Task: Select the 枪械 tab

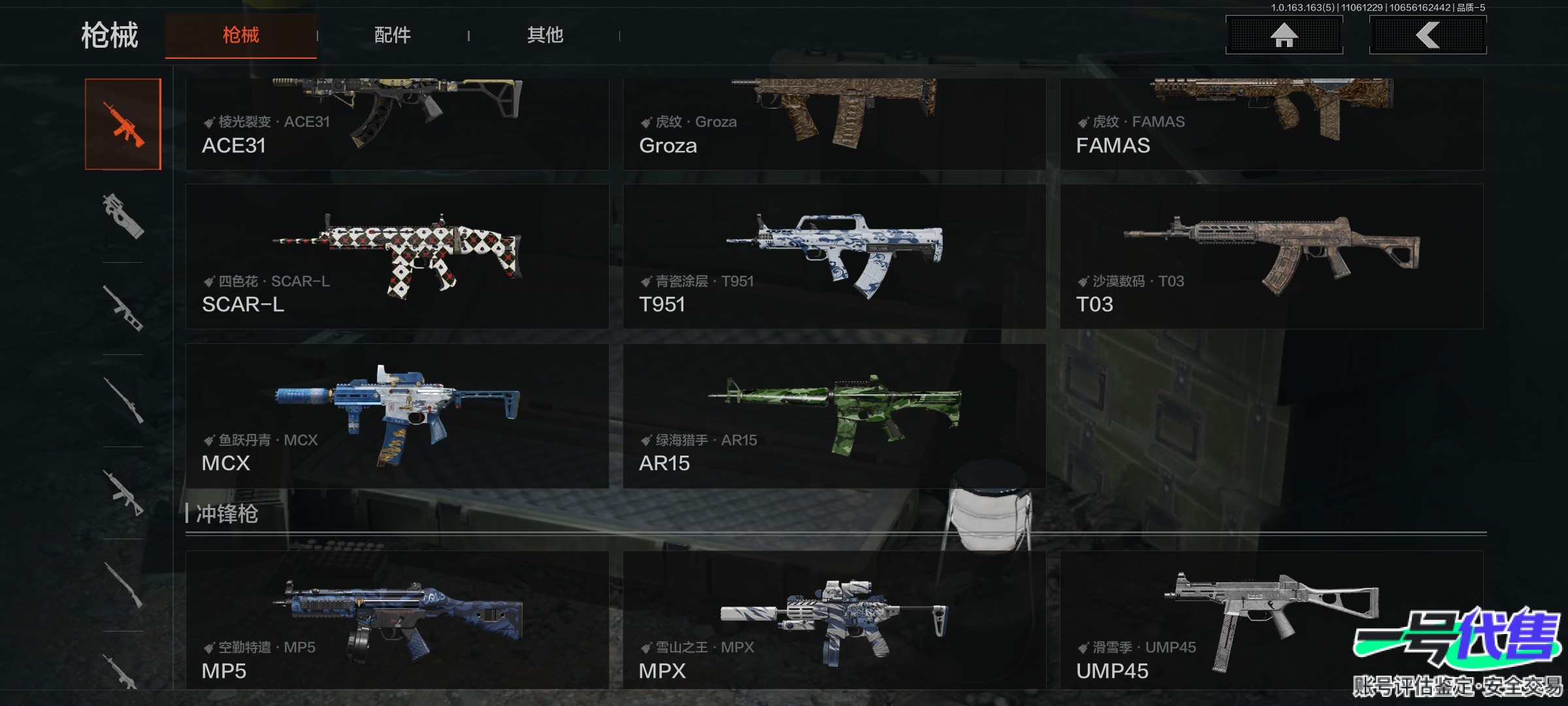Action: pyautogui.click(x=241, y=35)
